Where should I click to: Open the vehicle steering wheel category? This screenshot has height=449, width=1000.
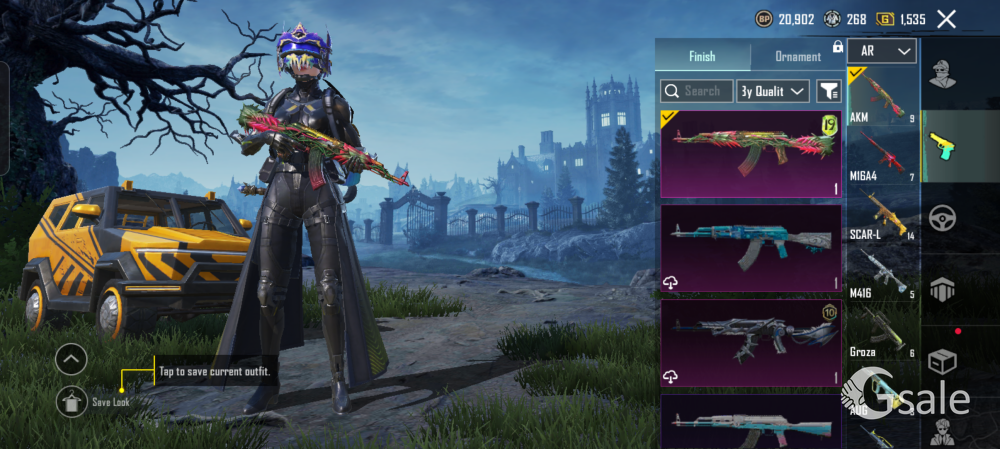tap(941, 218)
